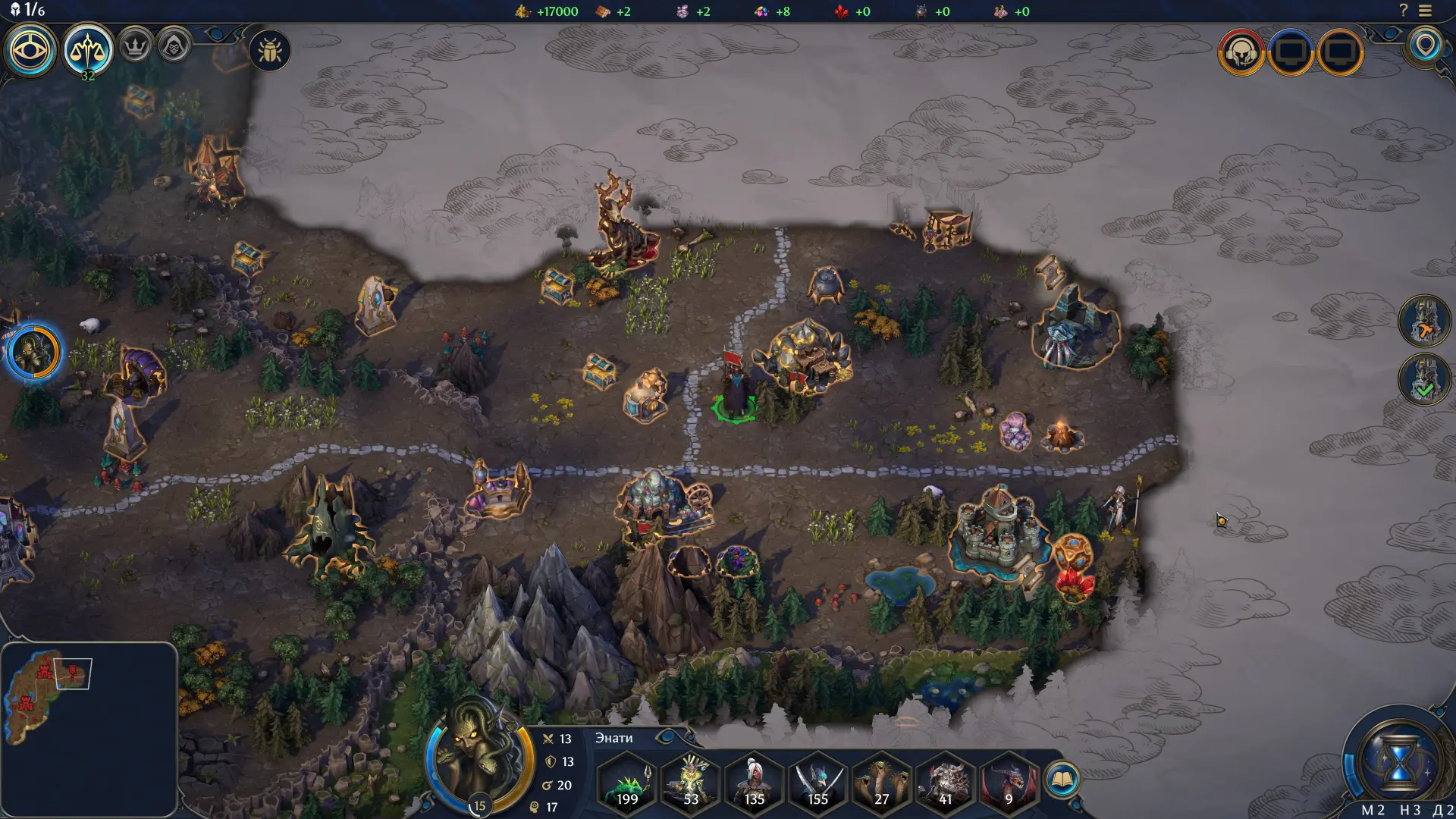Choose the three-headed hydra stack of 27
The width and height of the screenshot is (1456, 819).
[x=881, y=781]
